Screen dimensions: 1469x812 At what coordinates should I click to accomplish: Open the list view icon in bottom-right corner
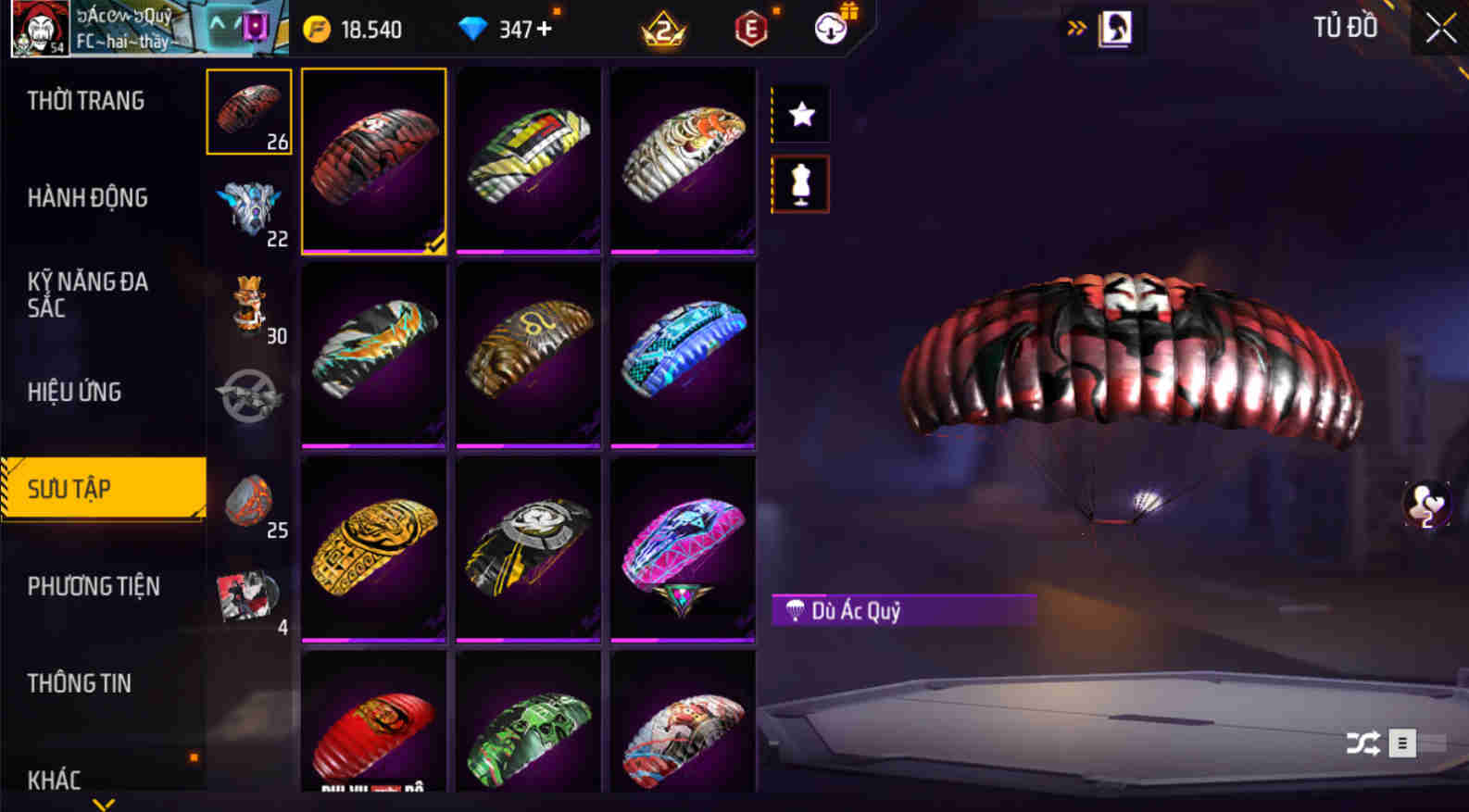coord(1401,743)
